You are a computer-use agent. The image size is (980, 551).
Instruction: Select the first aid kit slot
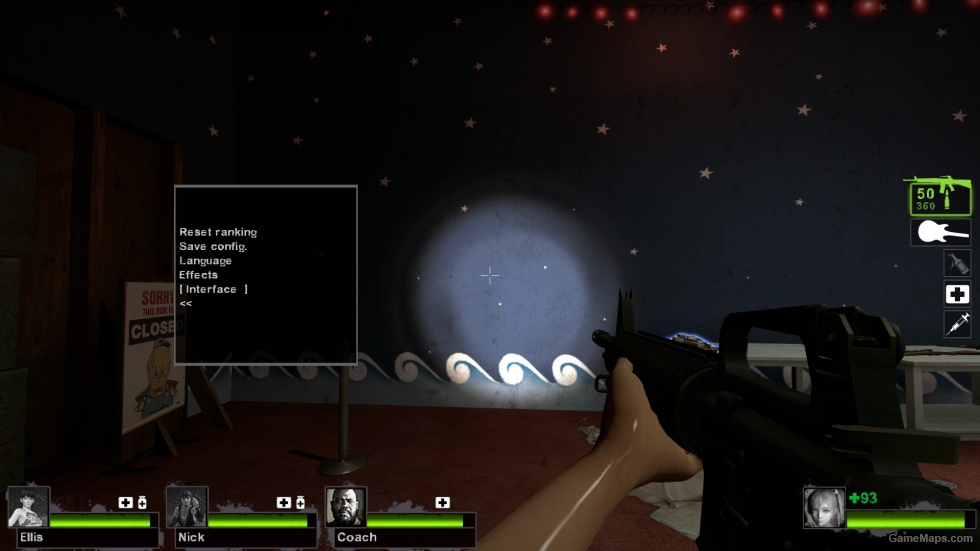pyautogui.click(x=957, y=294)
